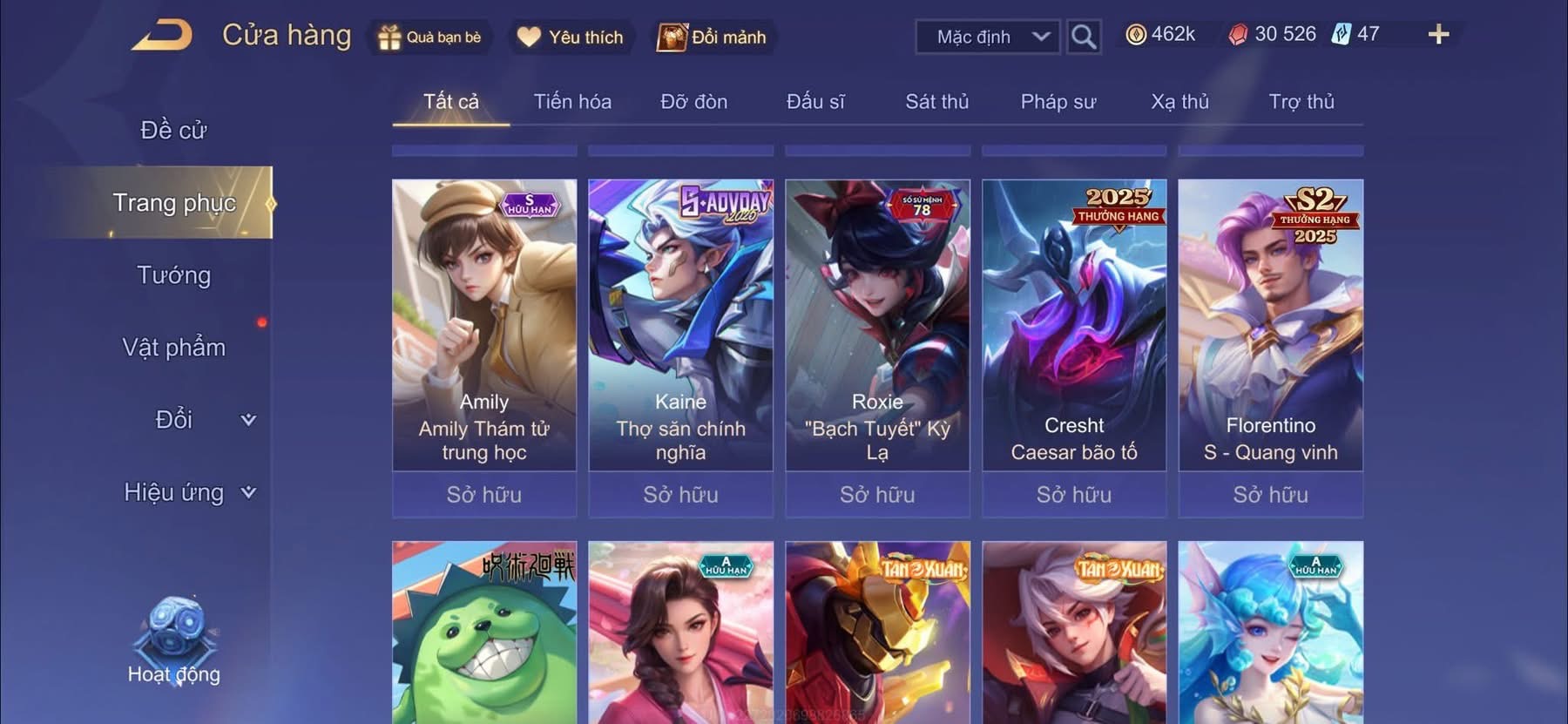Switch to the Tiến hóa tab
This screenshot has height=724, width=1568.
tap(572, 102)
